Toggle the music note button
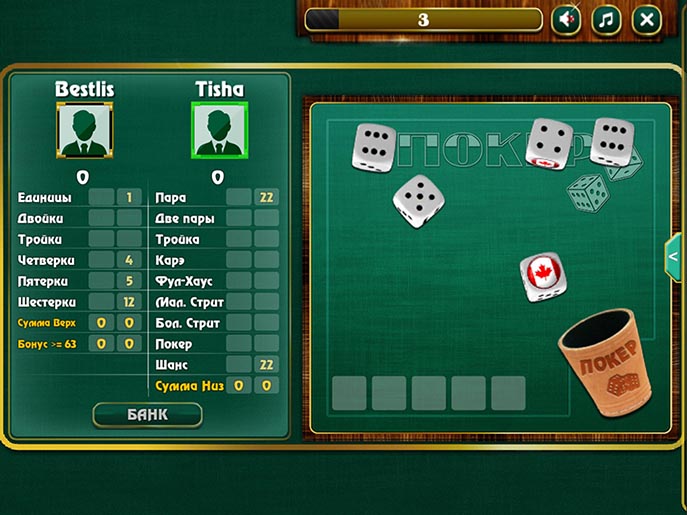Image resolution: width=687 pixels, height=515 pixels. coord(606,19)
